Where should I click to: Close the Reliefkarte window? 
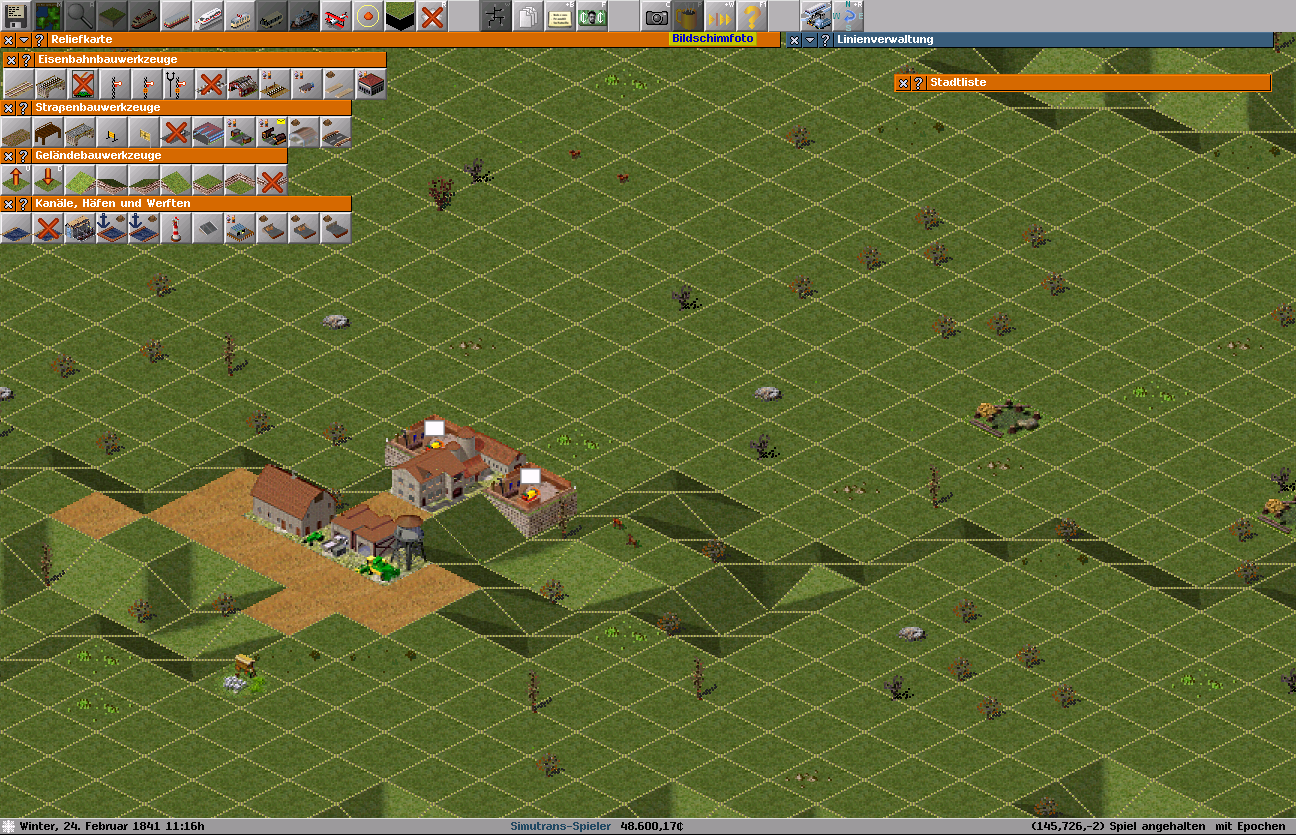click(x=8, y=40)
